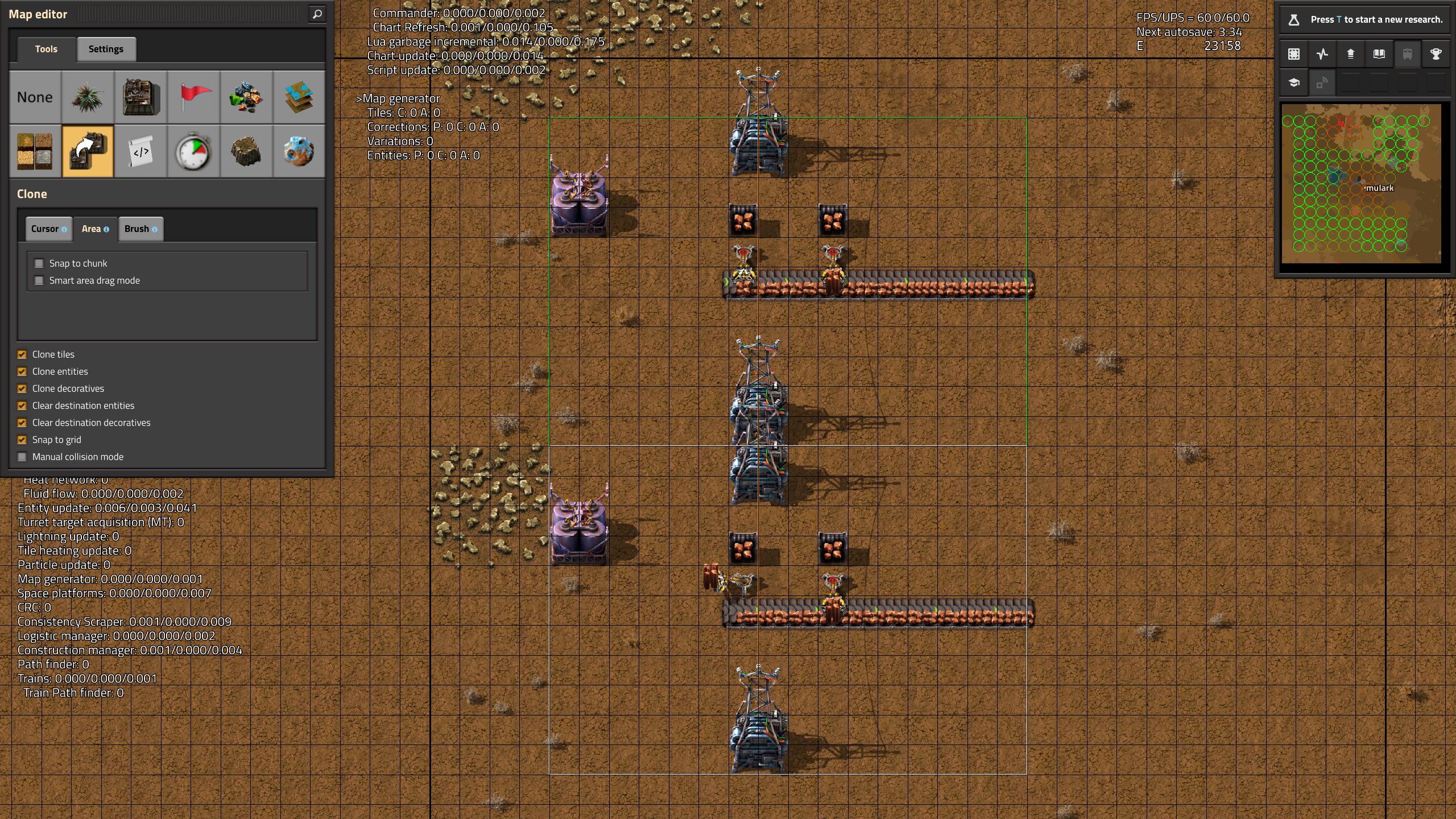Screen dimensions: 1456x819
Task: Click the minimap
Action: (1361, 184)
